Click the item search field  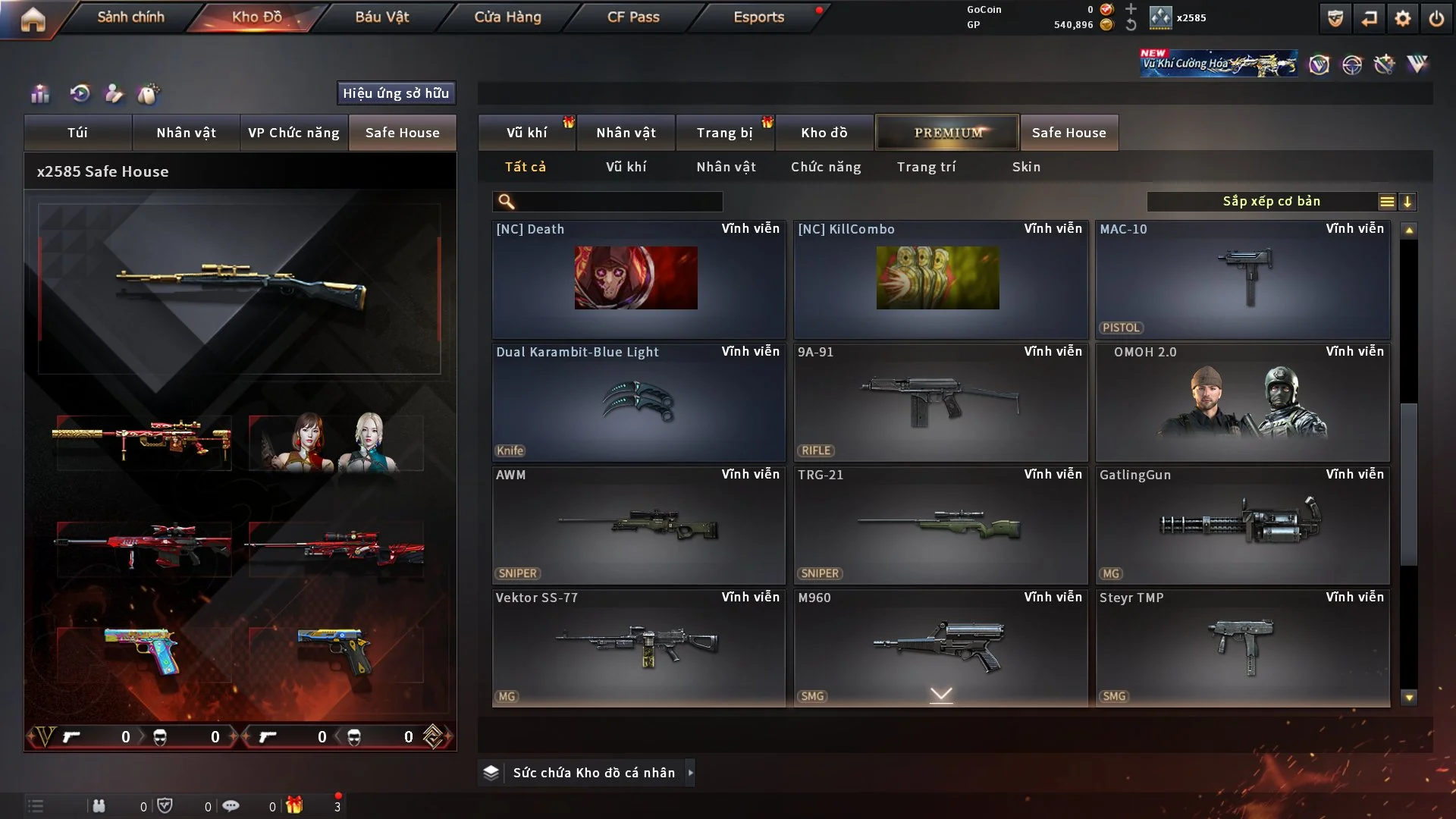[618, 202]
